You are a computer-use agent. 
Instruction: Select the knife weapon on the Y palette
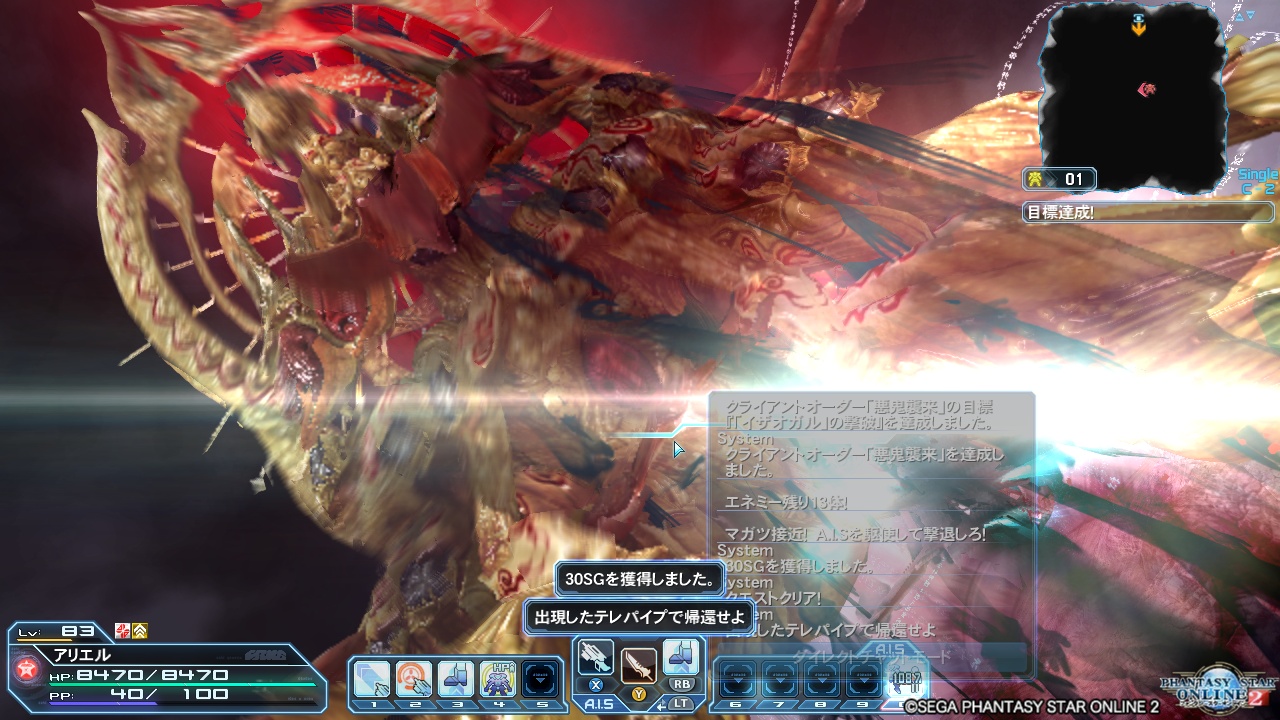coord(640,666)
